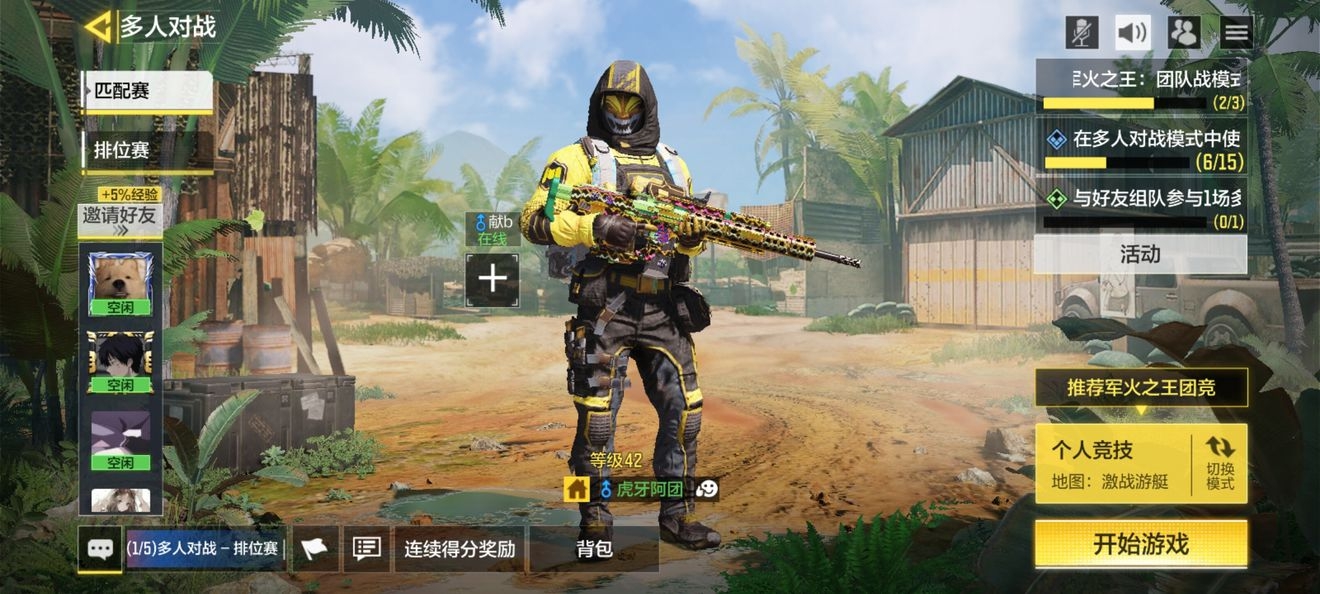Open the 活动 events button
This screenshot has height=594, width=1320.
tap(1140, 255)
